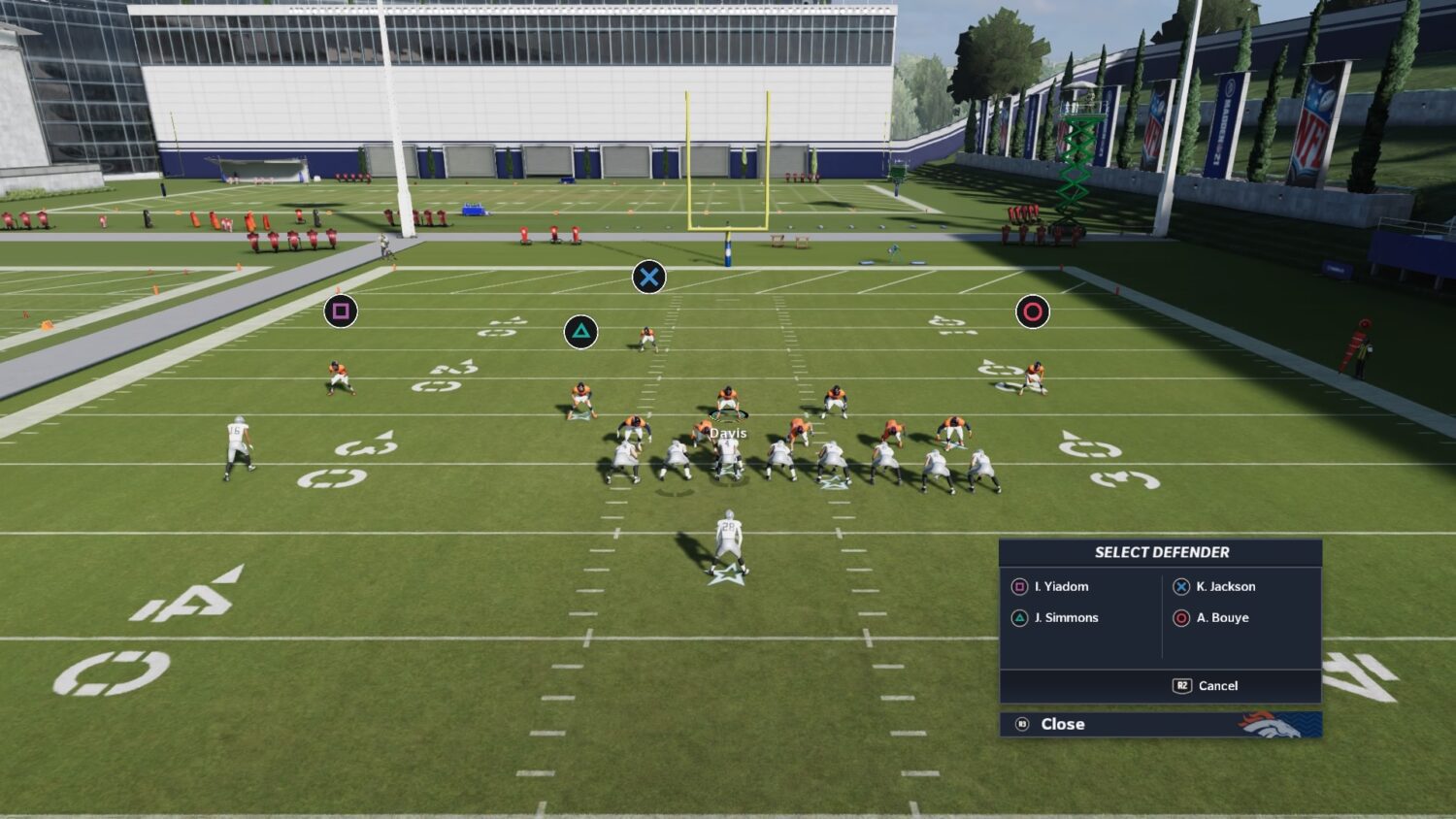Click the Circle icon beside A. Bouye
Screen dimensions: 1456x819
1181,617
